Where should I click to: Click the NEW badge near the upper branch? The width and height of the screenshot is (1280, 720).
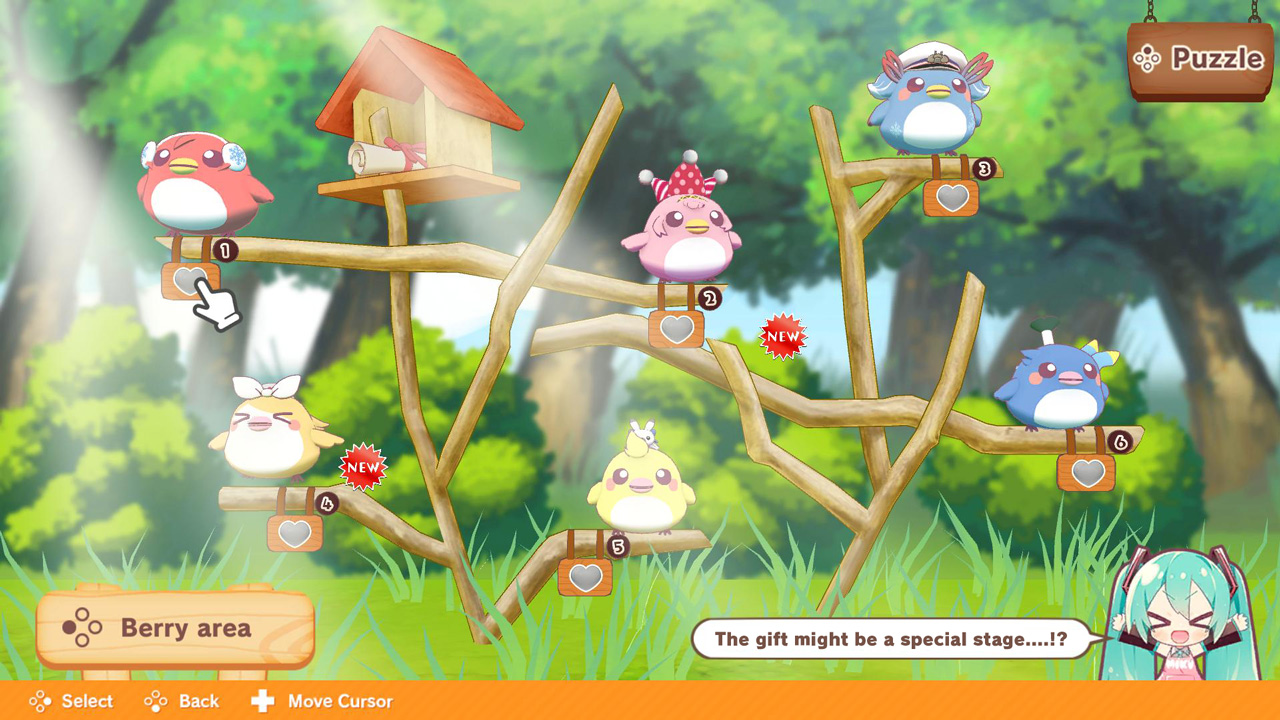(782, 337)
